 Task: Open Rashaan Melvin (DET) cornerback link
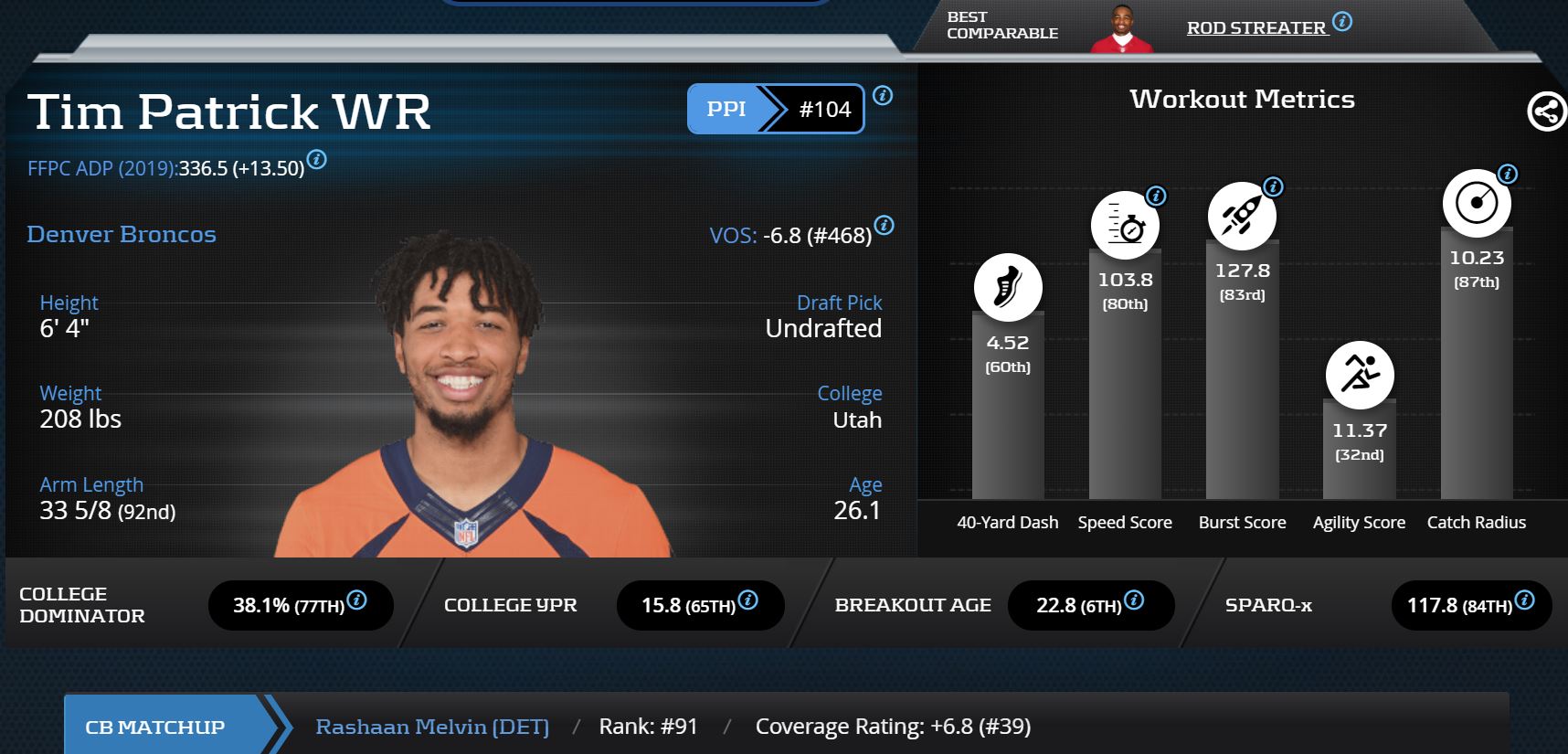point(432,727)
